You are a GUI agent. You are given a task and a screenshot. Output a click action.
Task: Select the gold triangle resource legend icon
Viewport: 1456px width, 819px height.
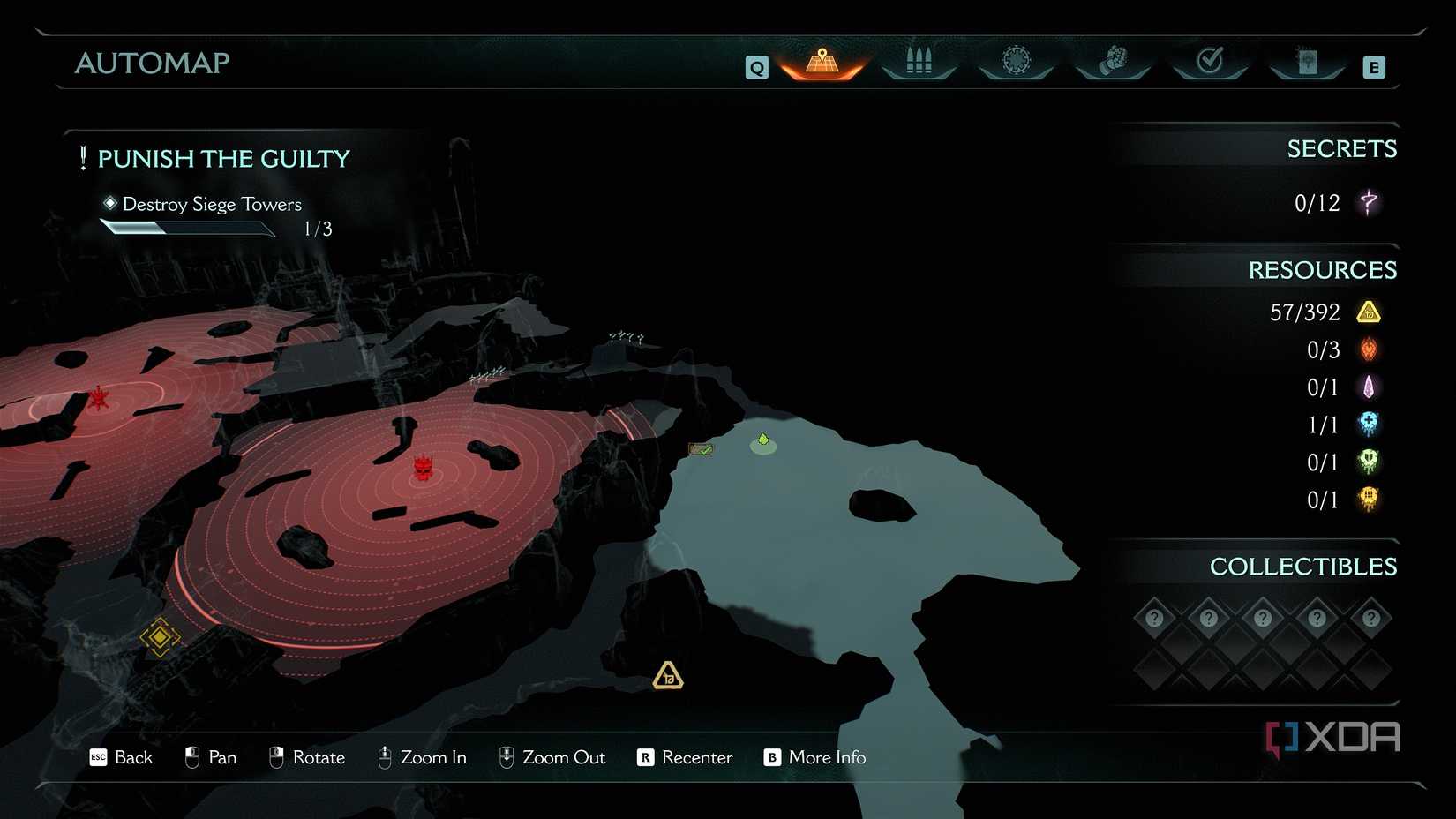(1369, 312)
